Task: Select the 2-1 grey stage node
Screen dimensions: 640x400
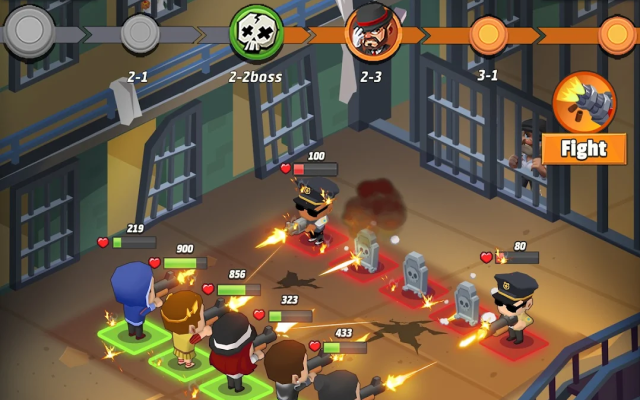Action: coord(139,34)
